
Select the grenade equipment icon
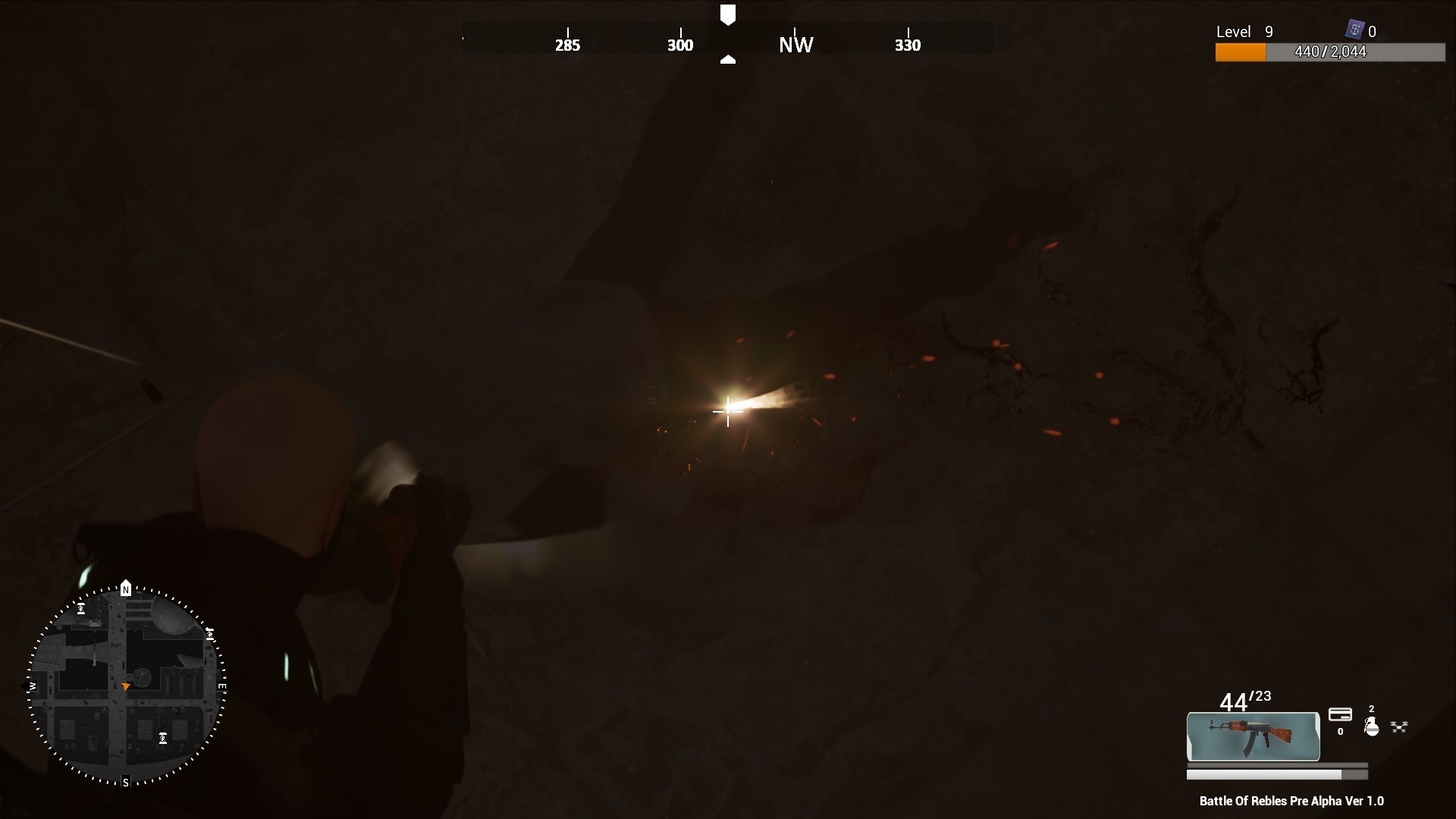[1372, 726]
